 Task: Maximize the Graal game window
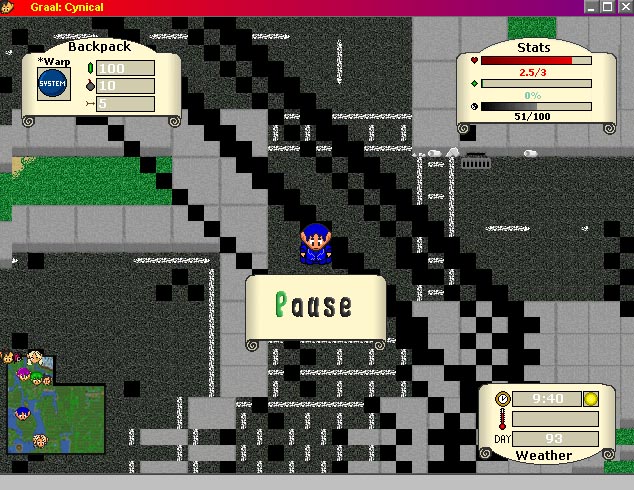607,6
